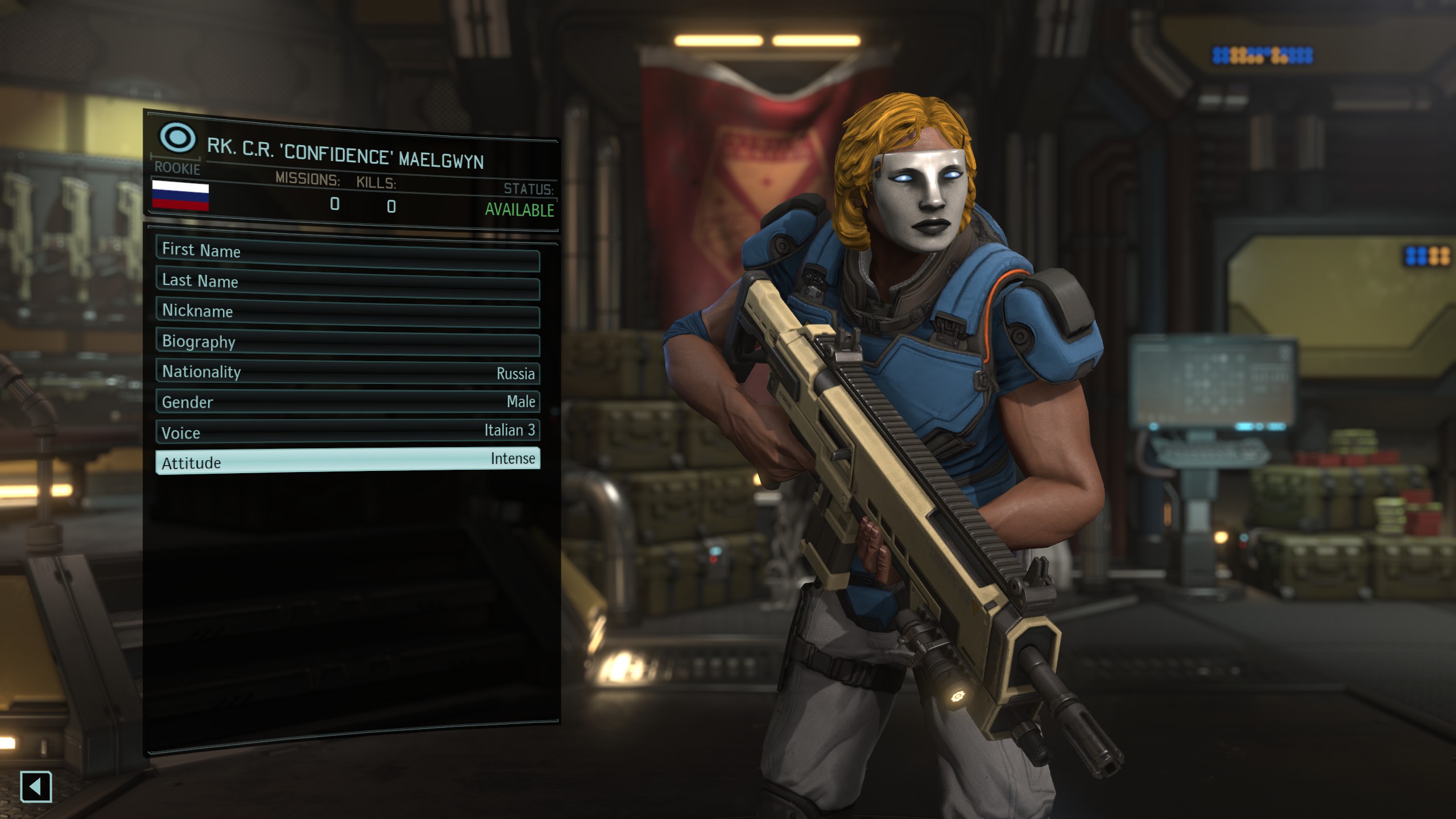This screenshot has height=819, width=1456.
Task: Toggle the Gender option
Action: 348,402
